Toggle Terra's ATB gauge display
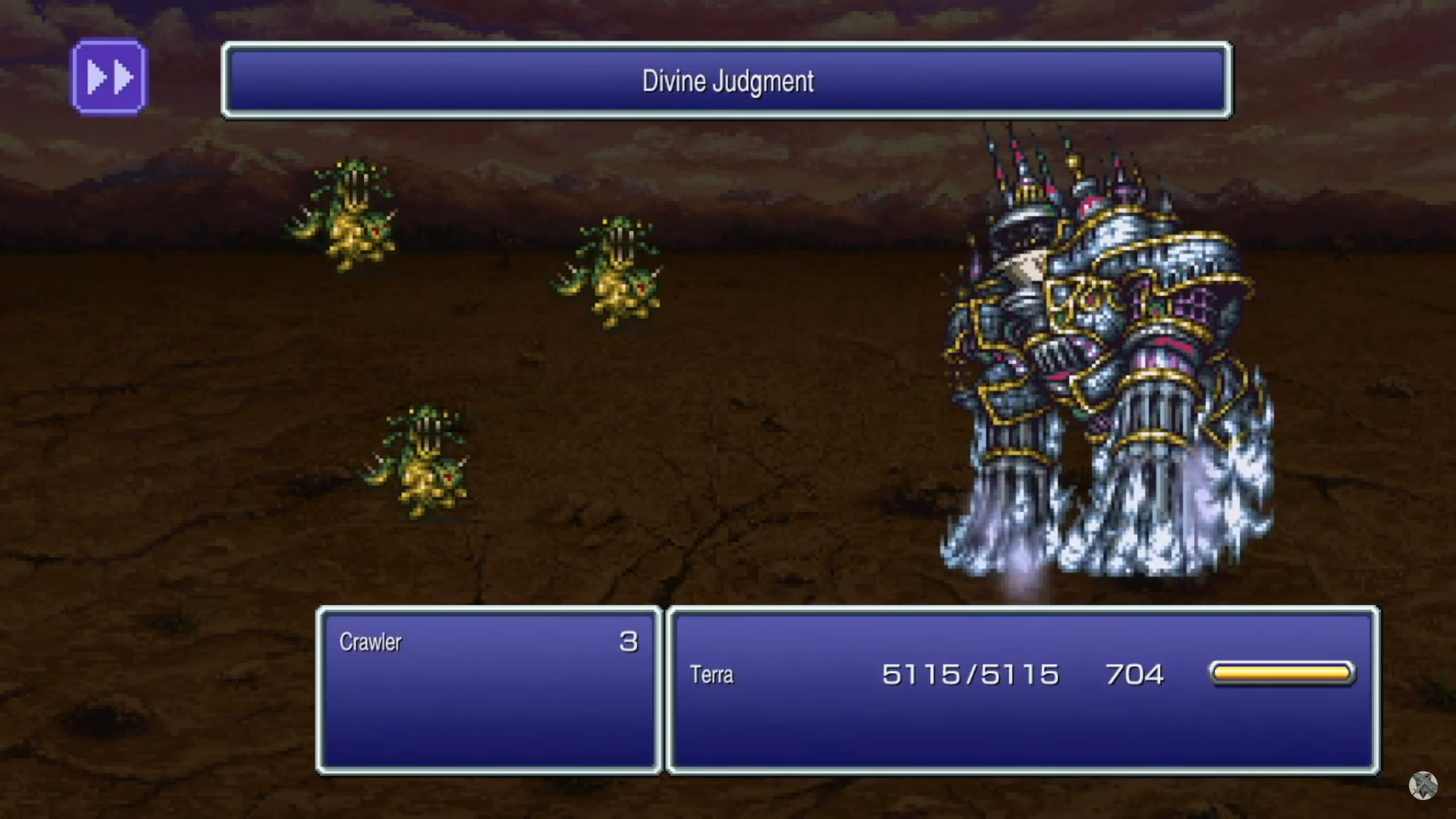The image size is (1456, 819). pos(1282,673)
